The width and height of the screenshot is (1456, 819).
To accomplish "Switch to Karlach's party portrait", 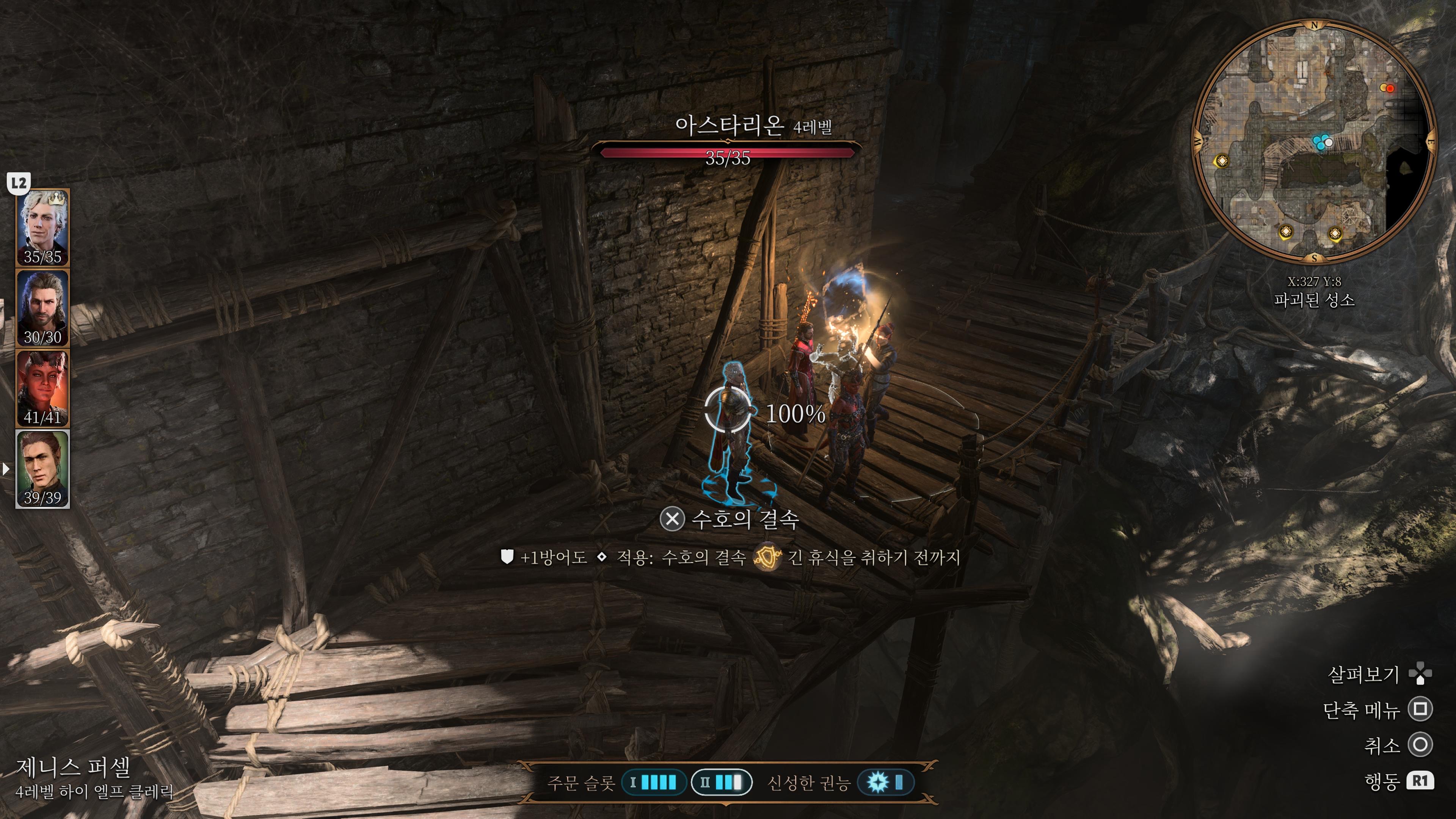I will pos(42,388).
